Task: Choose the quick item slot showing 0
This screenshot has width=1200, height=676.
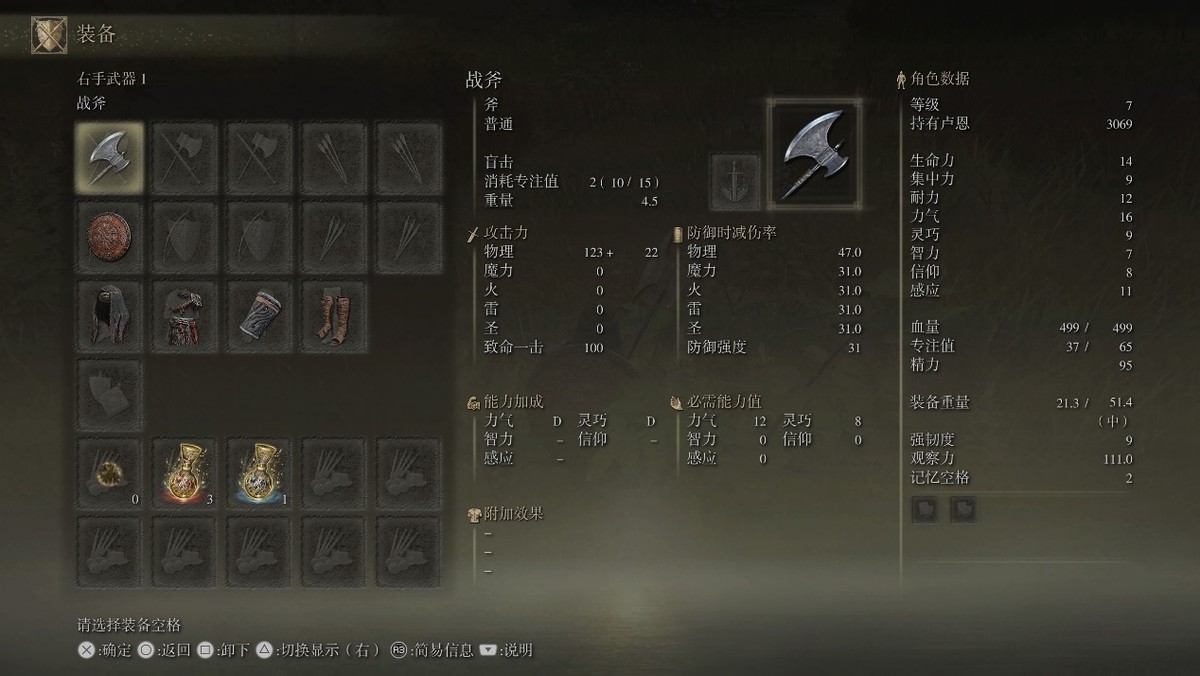Action: tap(110, 470)
